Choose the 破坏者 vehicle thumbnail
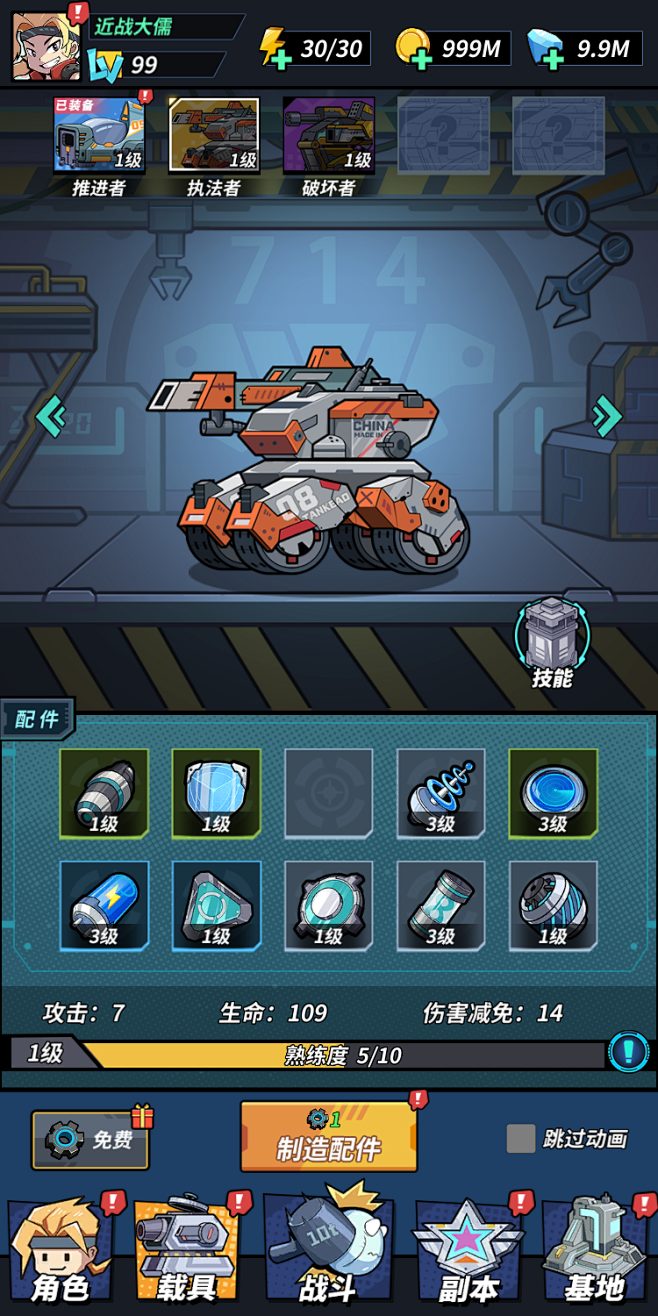This screenshot has width=658, height=1316. point(328,135)
